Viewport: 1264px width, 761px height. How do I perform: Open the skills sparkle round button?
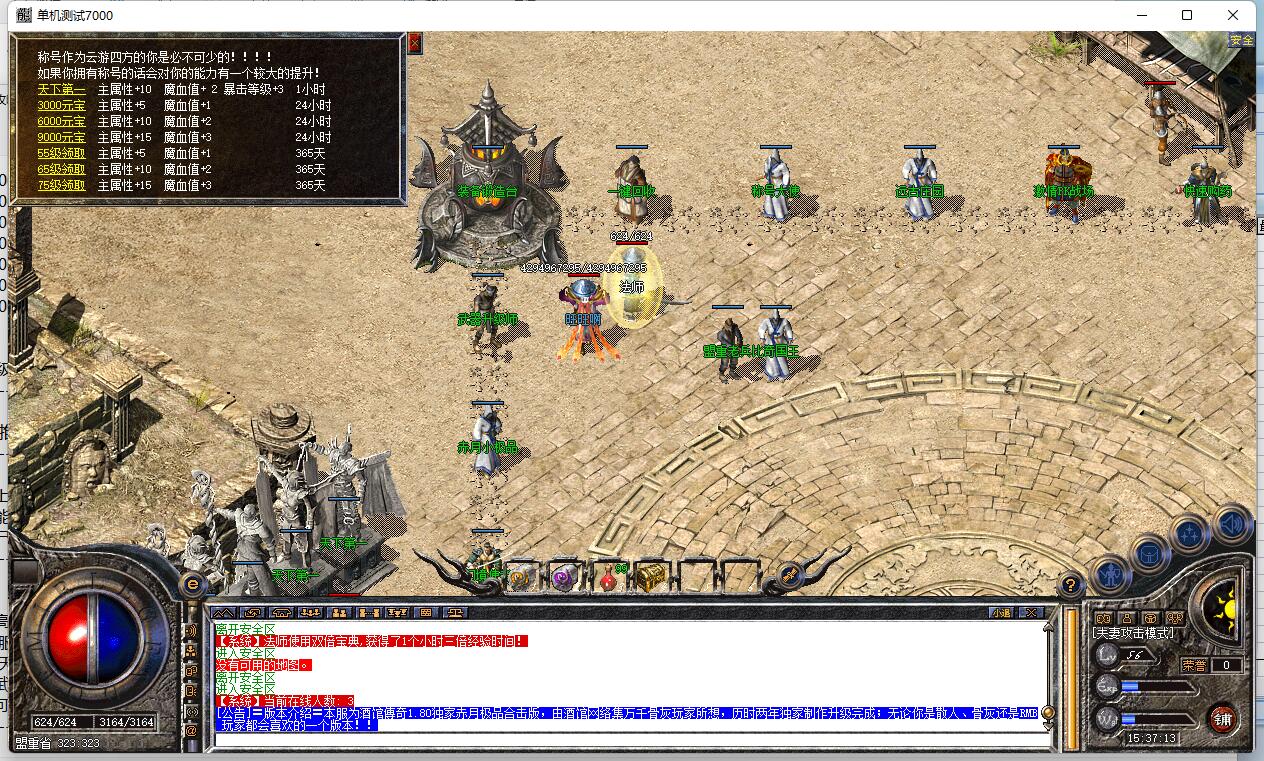coord(1189,533)
